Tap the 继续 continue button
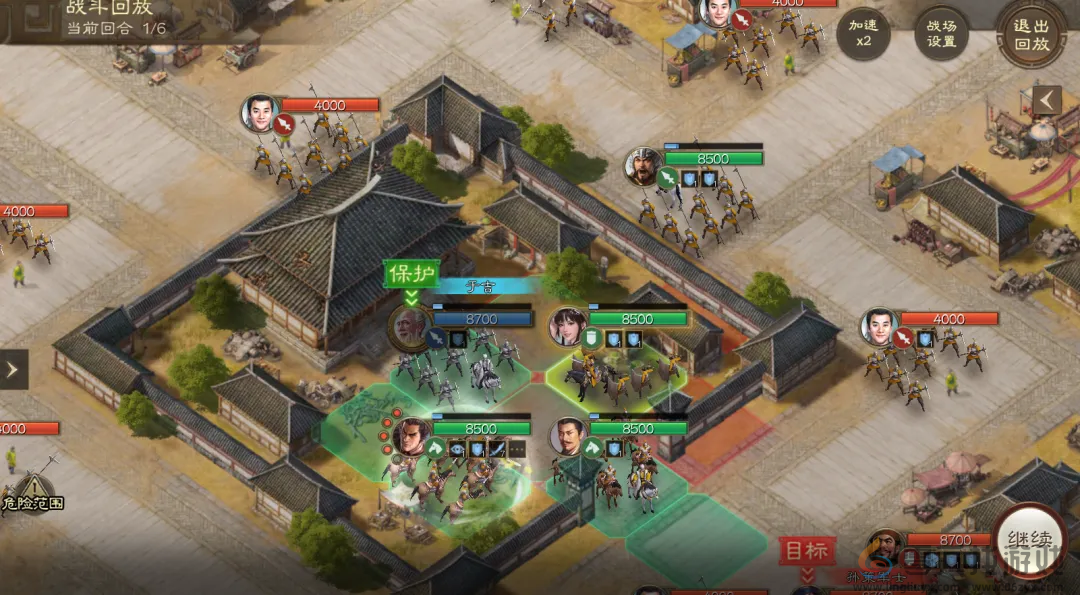The width and height of the screenshot is (1080, 595). tap(1030, 544)
